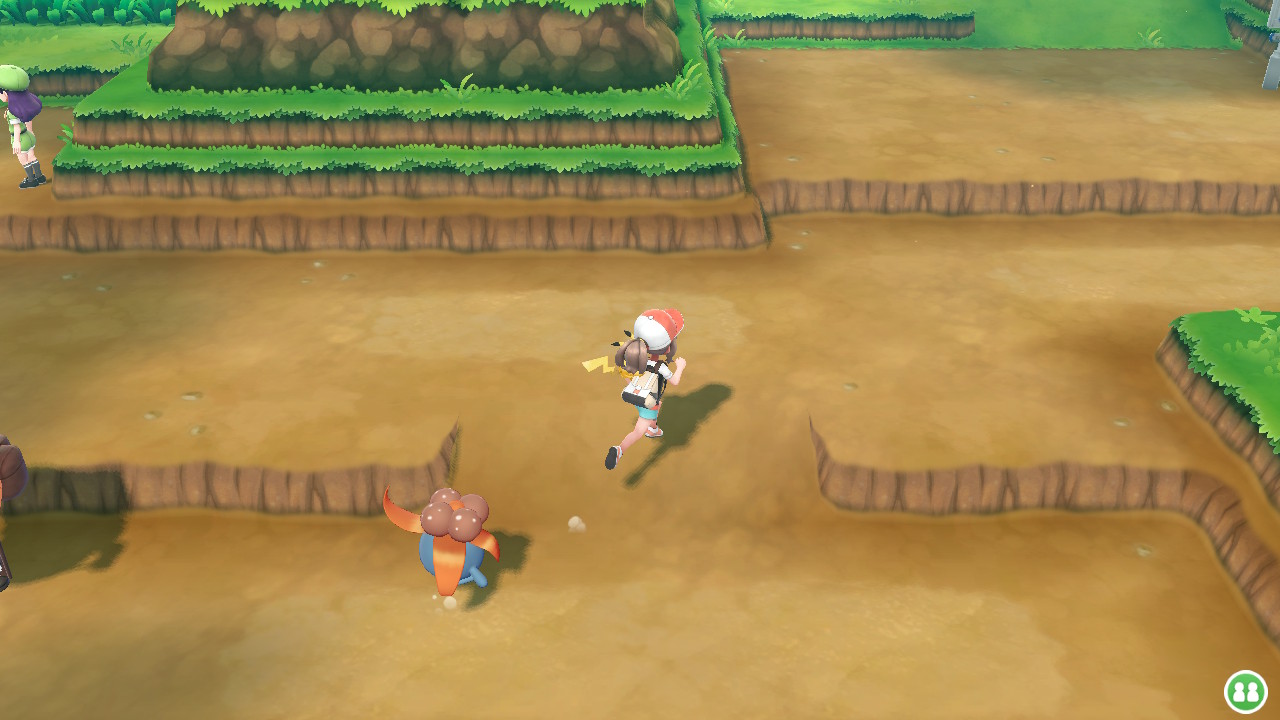
Task: Select the running player character
Action: 645,380
